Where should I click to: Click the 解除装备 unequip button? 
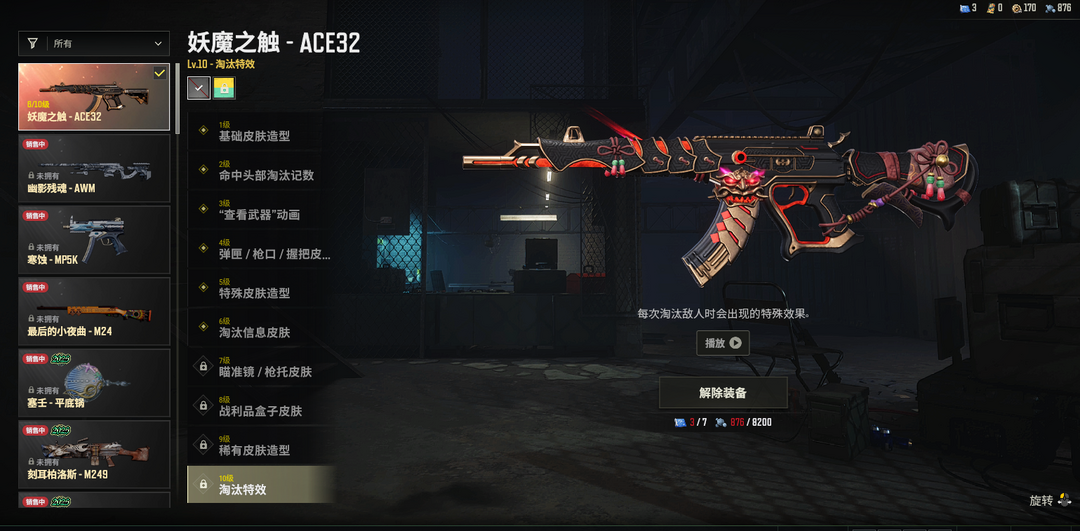pyautogui.click(x=723, y=393)
